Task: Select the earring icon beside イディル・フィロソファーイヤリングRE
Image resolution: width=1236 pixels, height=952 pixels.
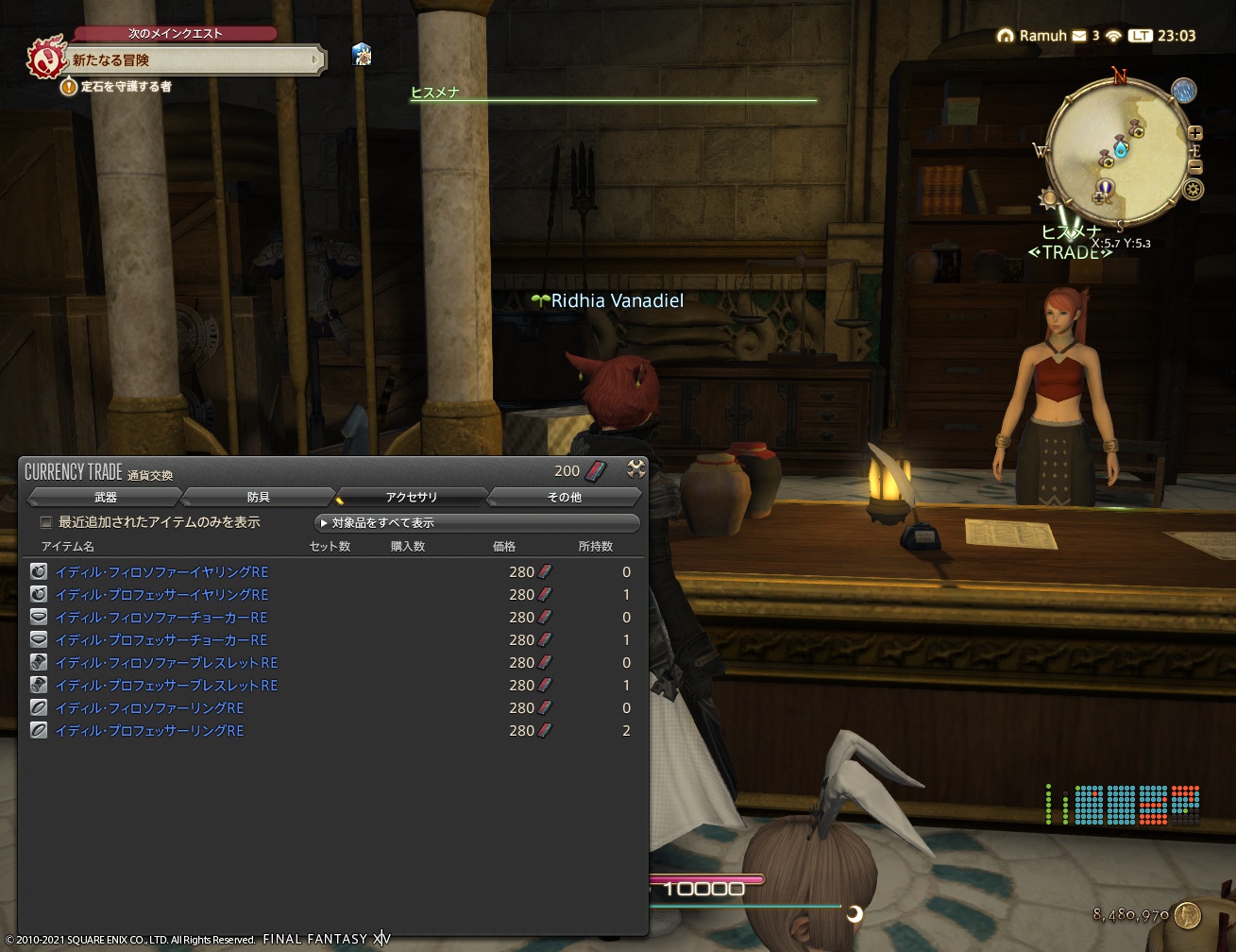Action: (x=38, y=570)
